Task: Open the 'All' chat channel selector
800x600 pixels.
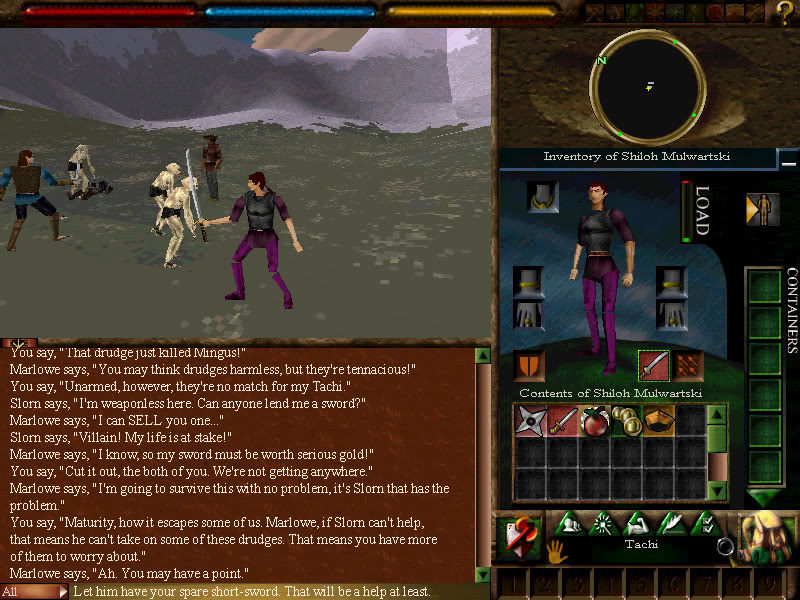Action: pos(34,591)
